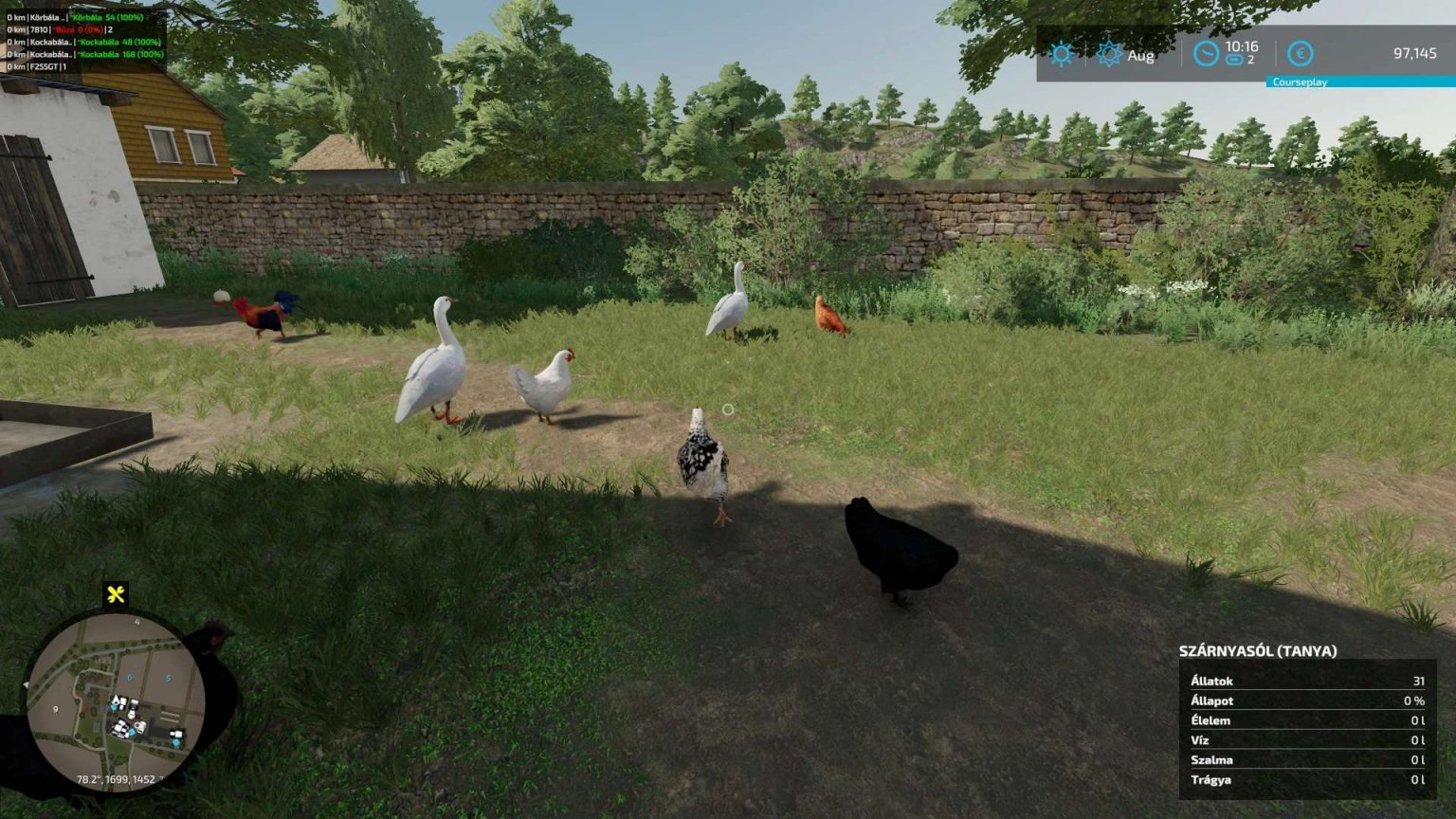Screen dimensions: 1456x819
Task: Select a blue water marker on the minimap
Action: (x=113, y=707)
